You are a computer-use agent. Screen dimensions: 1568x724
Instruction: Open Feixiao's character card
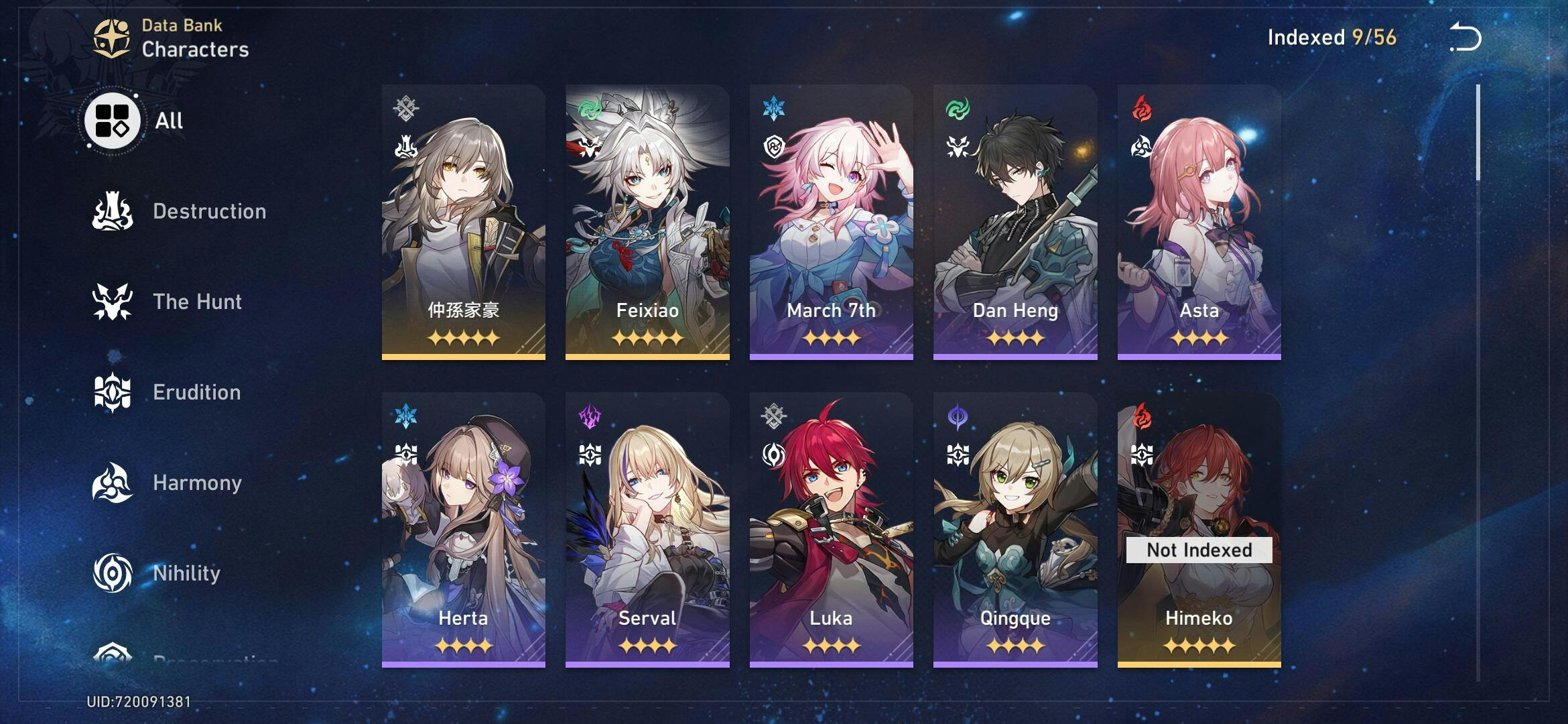[647, 222]
